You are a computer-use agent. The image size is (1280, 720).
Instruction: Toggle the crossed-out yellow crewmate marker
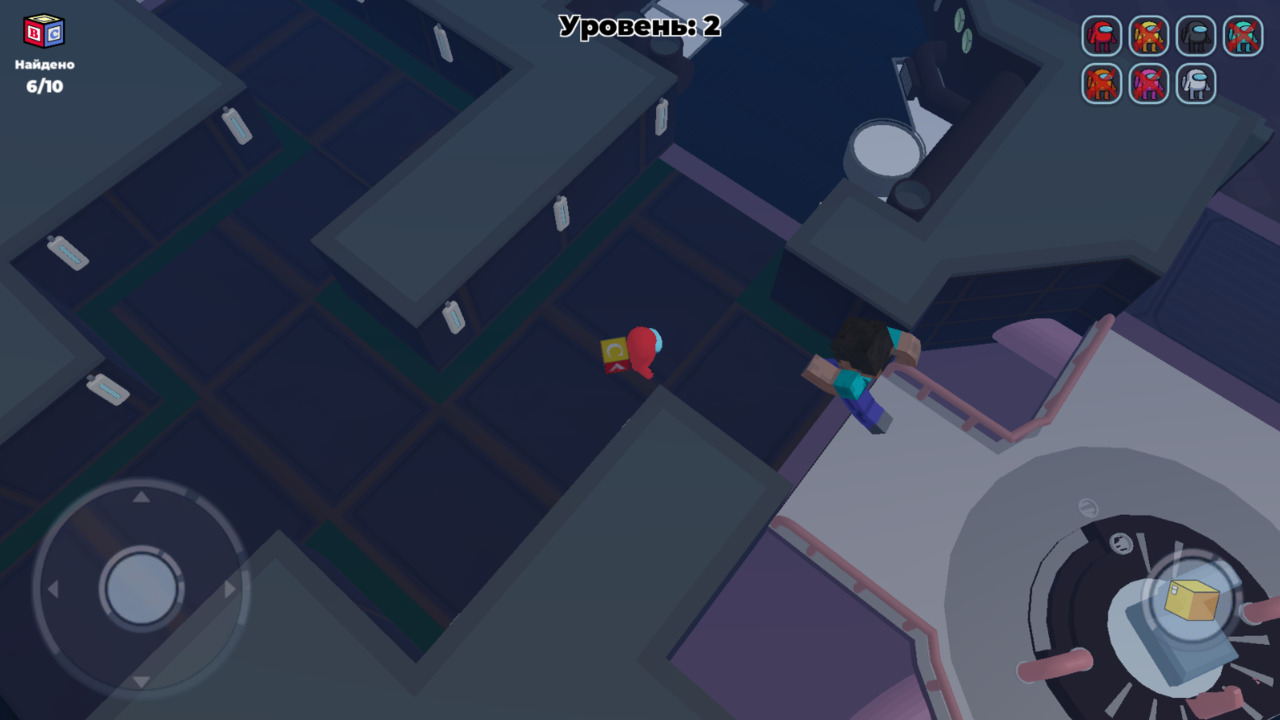click(1148, 37)
